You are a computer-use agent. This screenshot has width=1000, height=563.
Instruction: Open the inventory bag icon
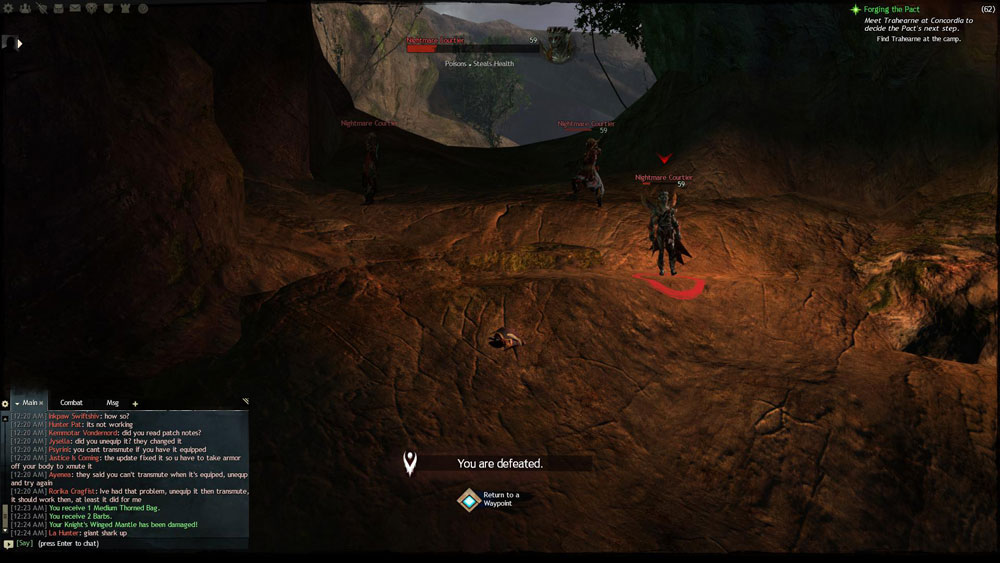[x=58, y=8]
